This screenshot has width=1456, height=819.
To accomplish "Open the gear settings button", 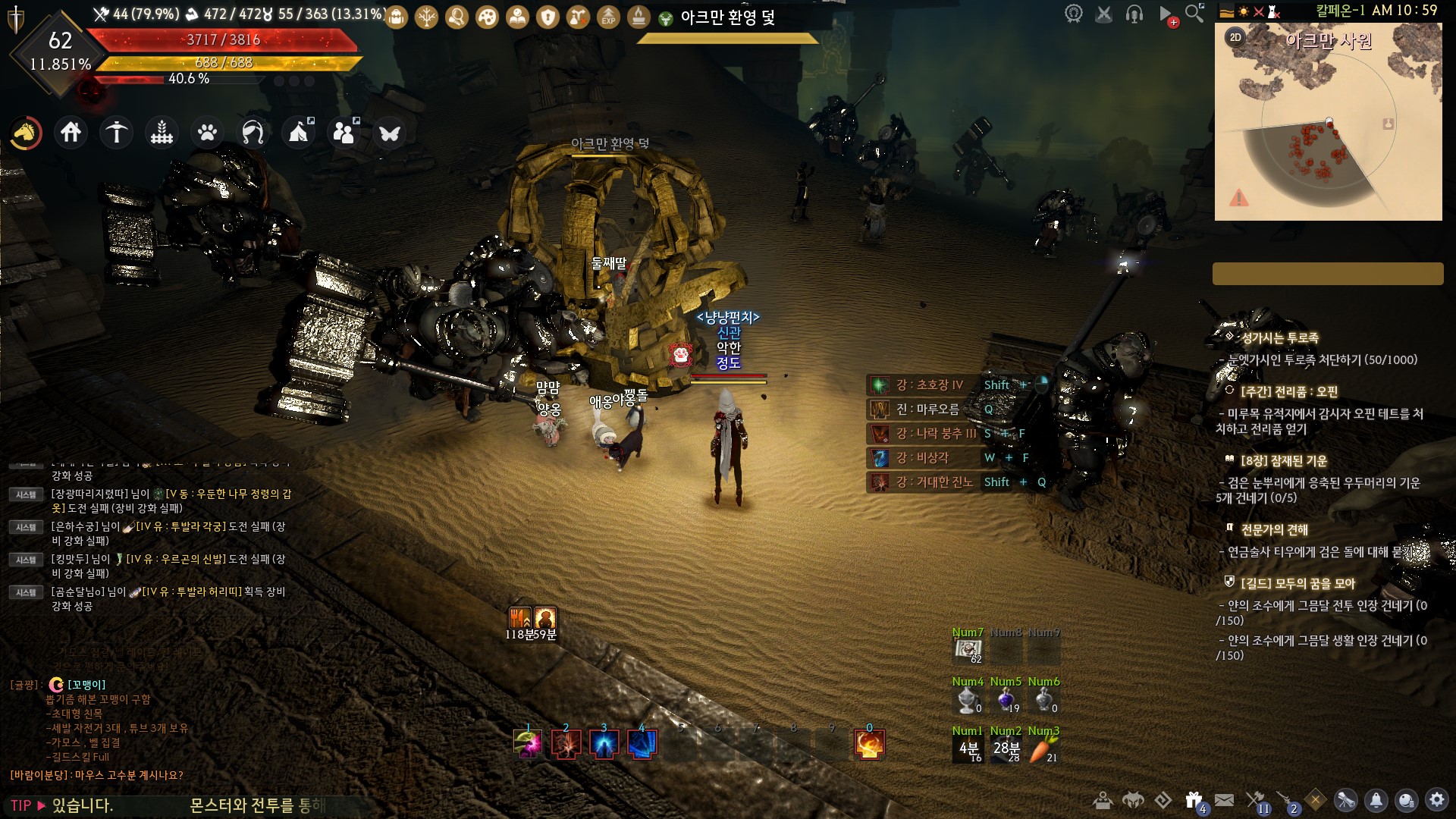I will [1436, 800].
